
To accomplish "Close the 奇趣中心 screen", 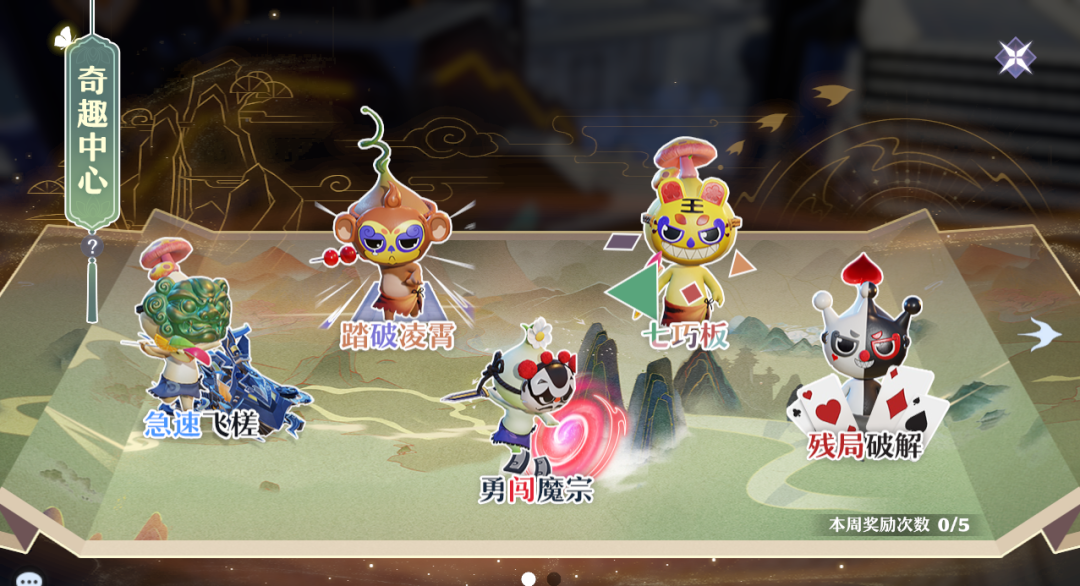I will point(1015,57).
